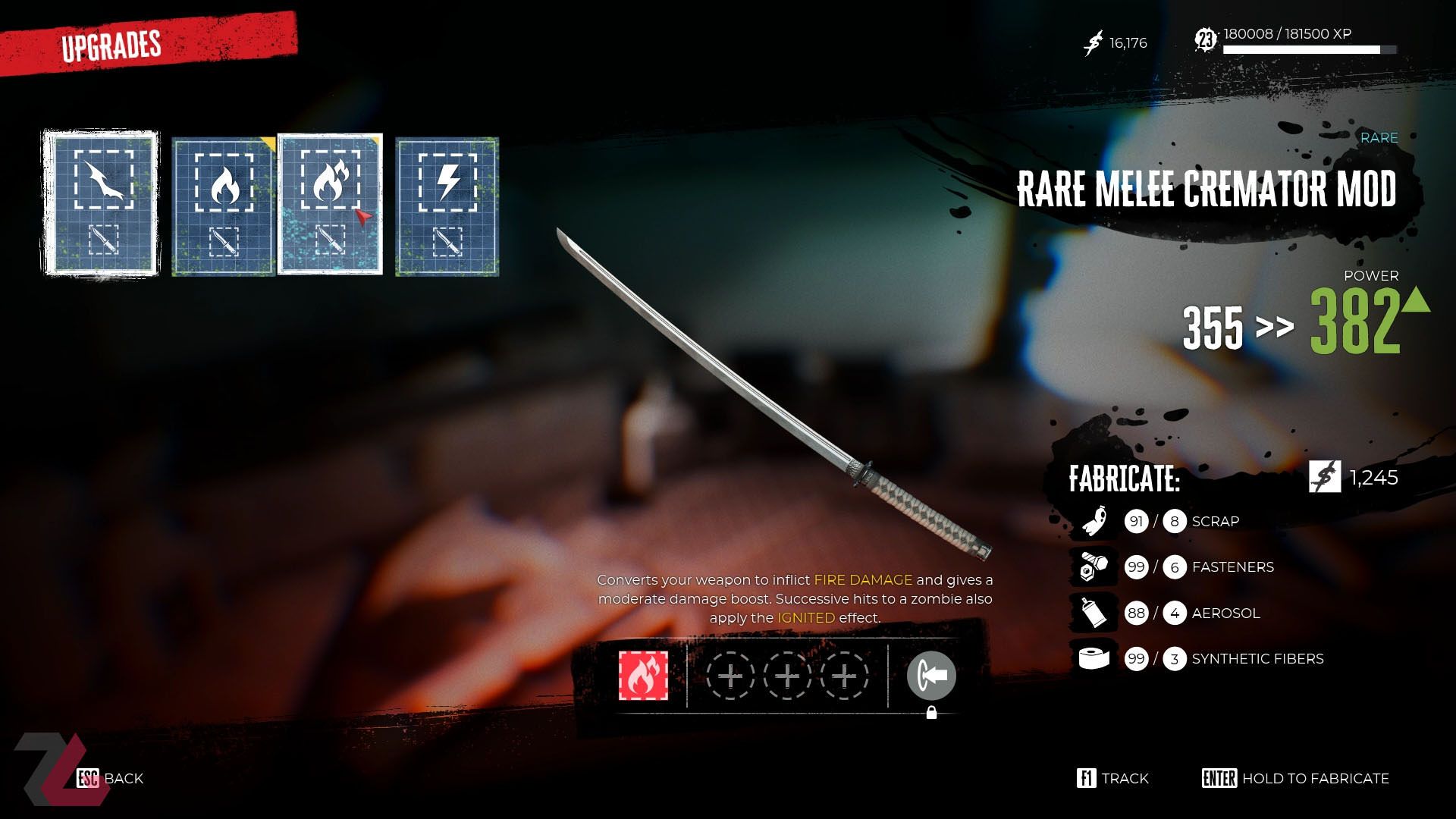
Task: Pick the lightning bolt mod blueprint card
Action: pos(447,206)
